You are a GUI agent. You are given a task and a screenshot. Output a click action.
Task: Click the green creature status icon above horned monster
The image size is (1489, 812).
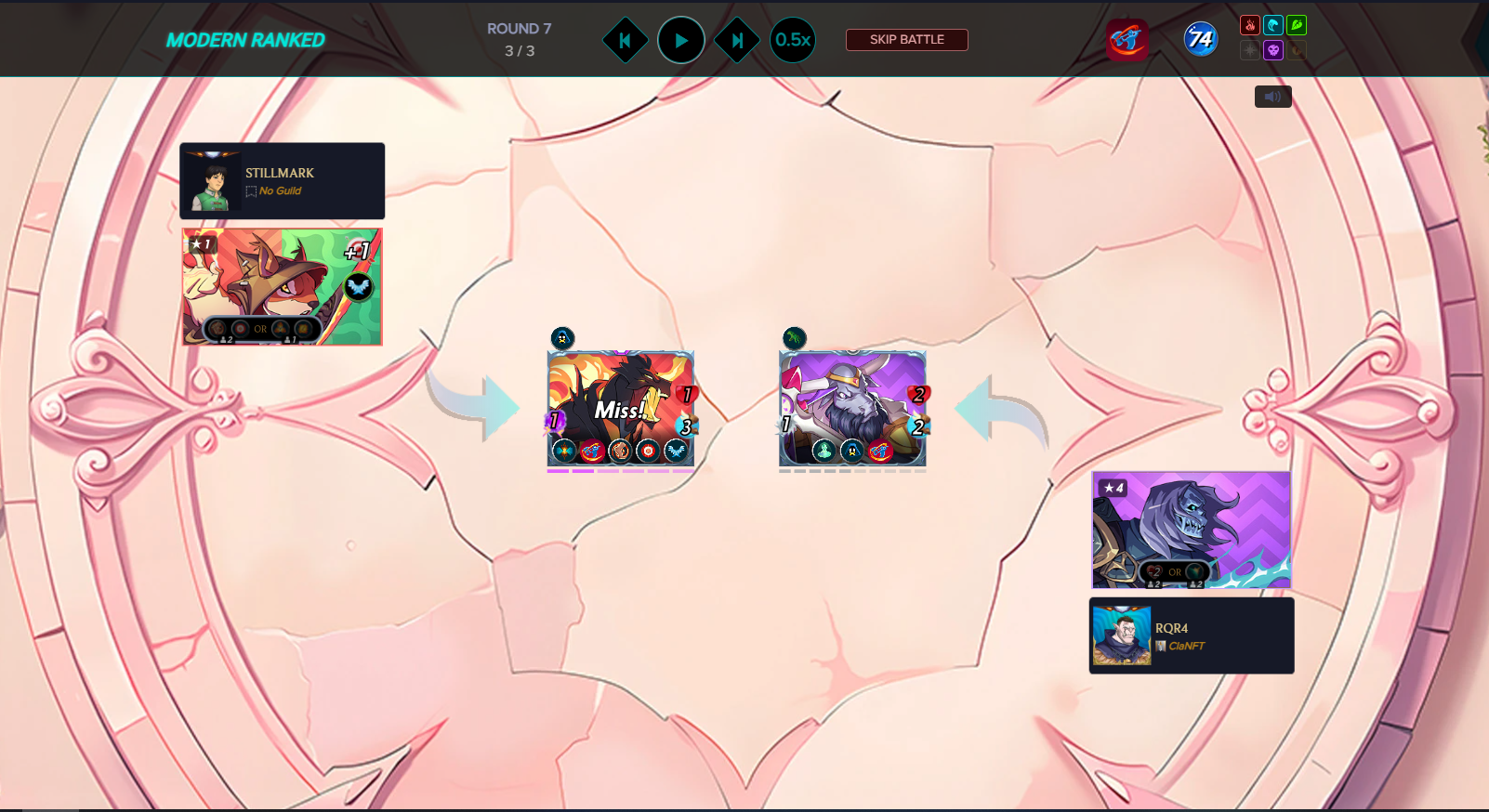[x=794, y=338]
